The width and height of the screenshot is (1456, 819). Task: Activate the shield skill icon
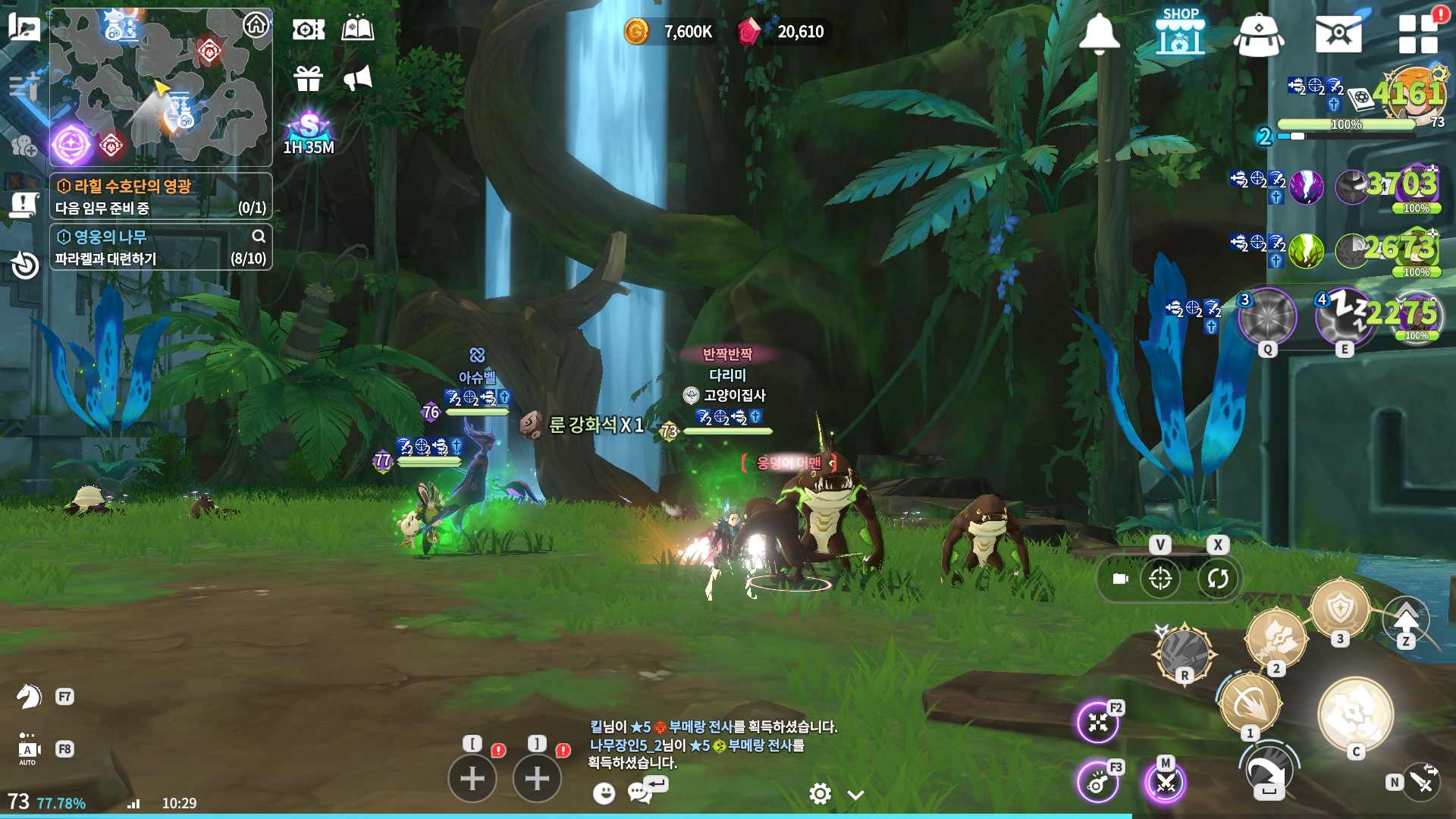tap(1340, 608)
